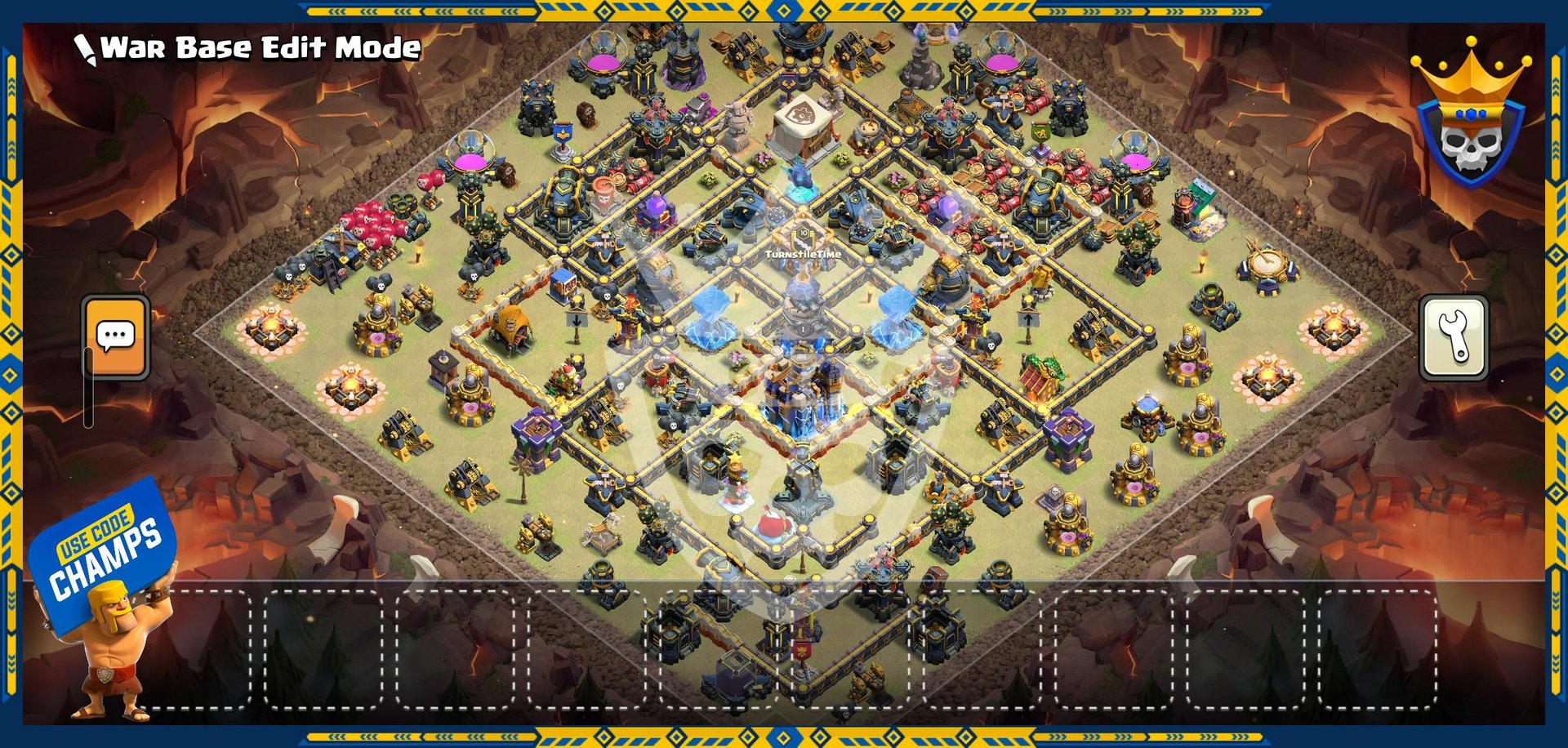Viewport: 1568px width, 748px height.
Task: Open the wrench edit tools button
Action: [x=1454, y=337]
